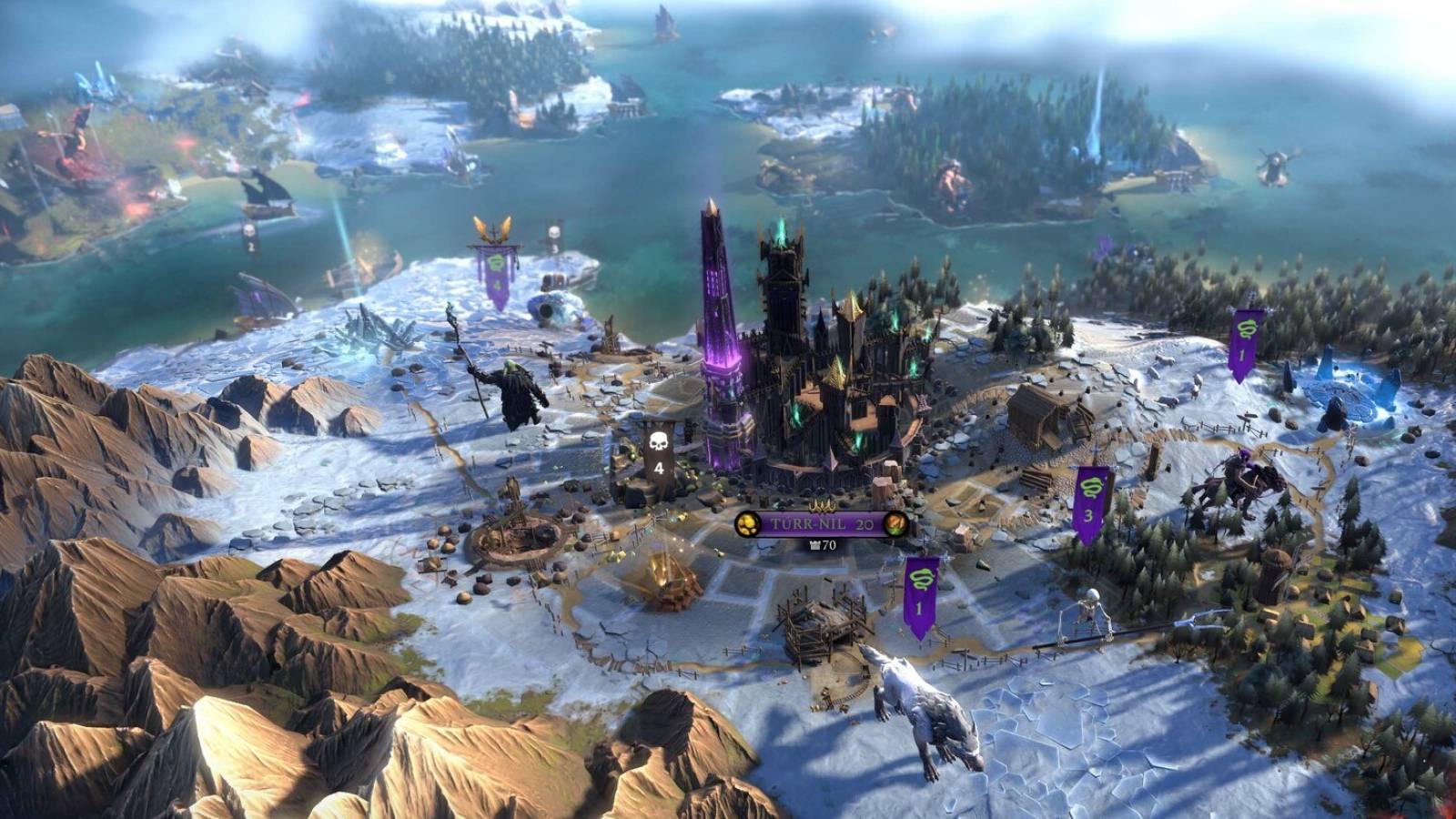The image size is (1456, 819).
Task: Click the campfire near the city outskirts
Action: (664, 573)
